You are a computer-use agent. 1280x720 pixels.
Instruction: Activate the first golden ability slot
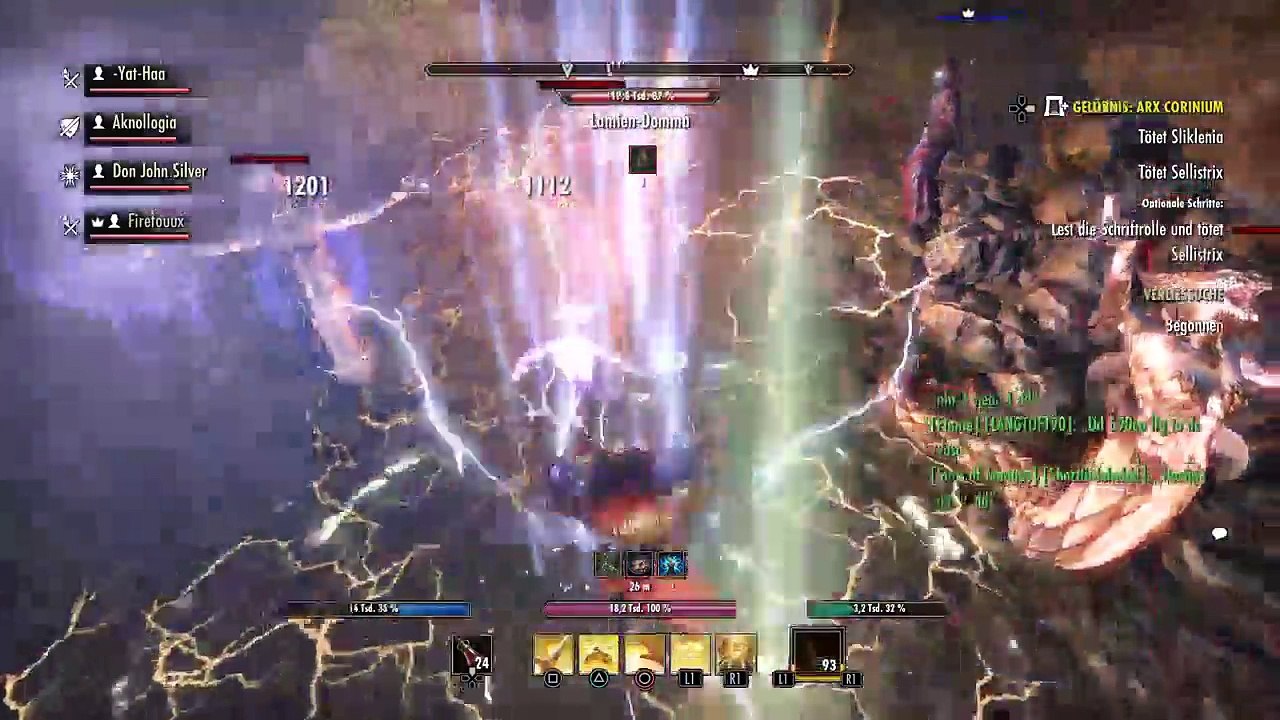click(x=553, y=654)
